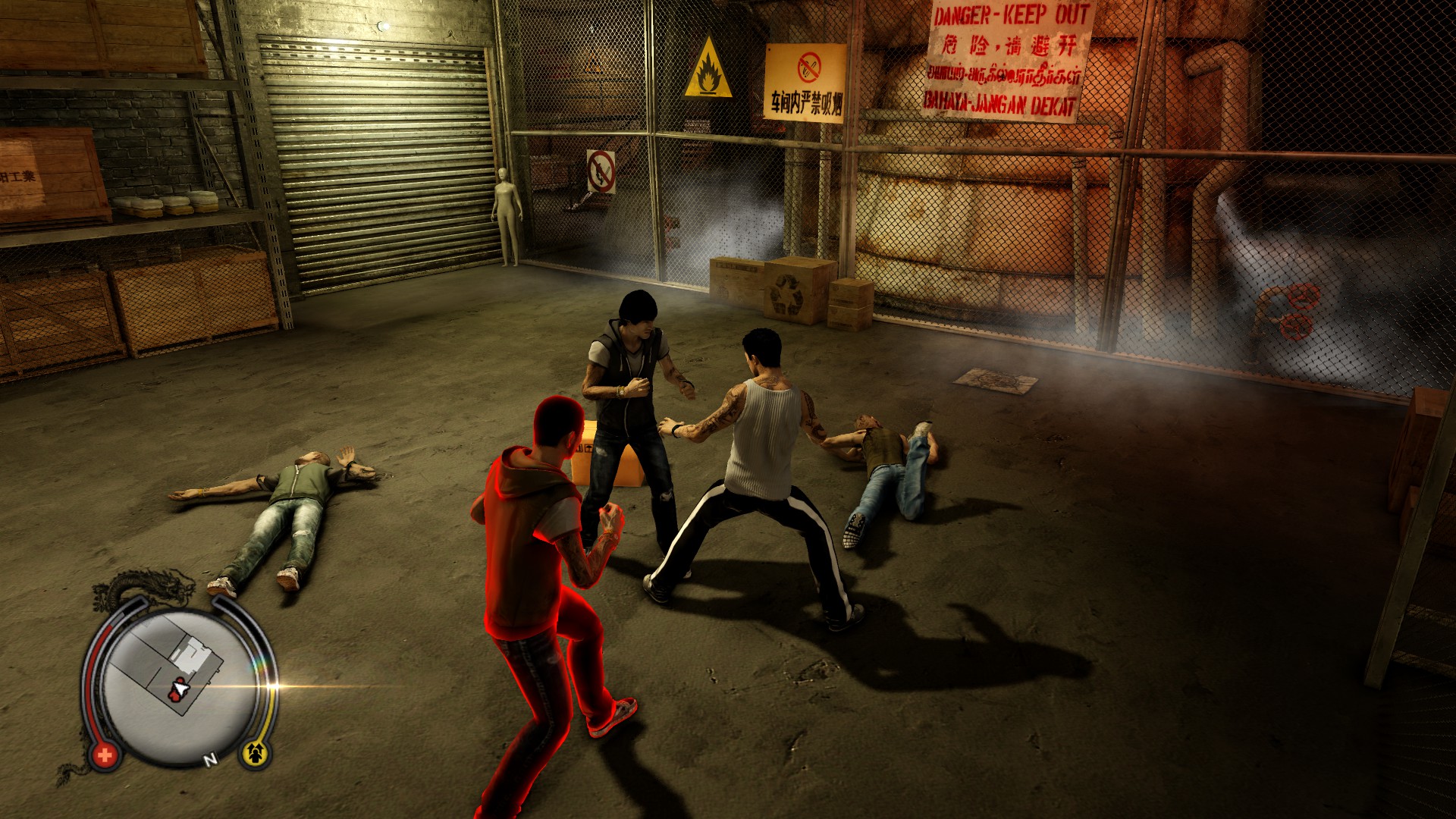Click the north compass marker on minimap
The image size is (1456, 819).
pos(210,758)
